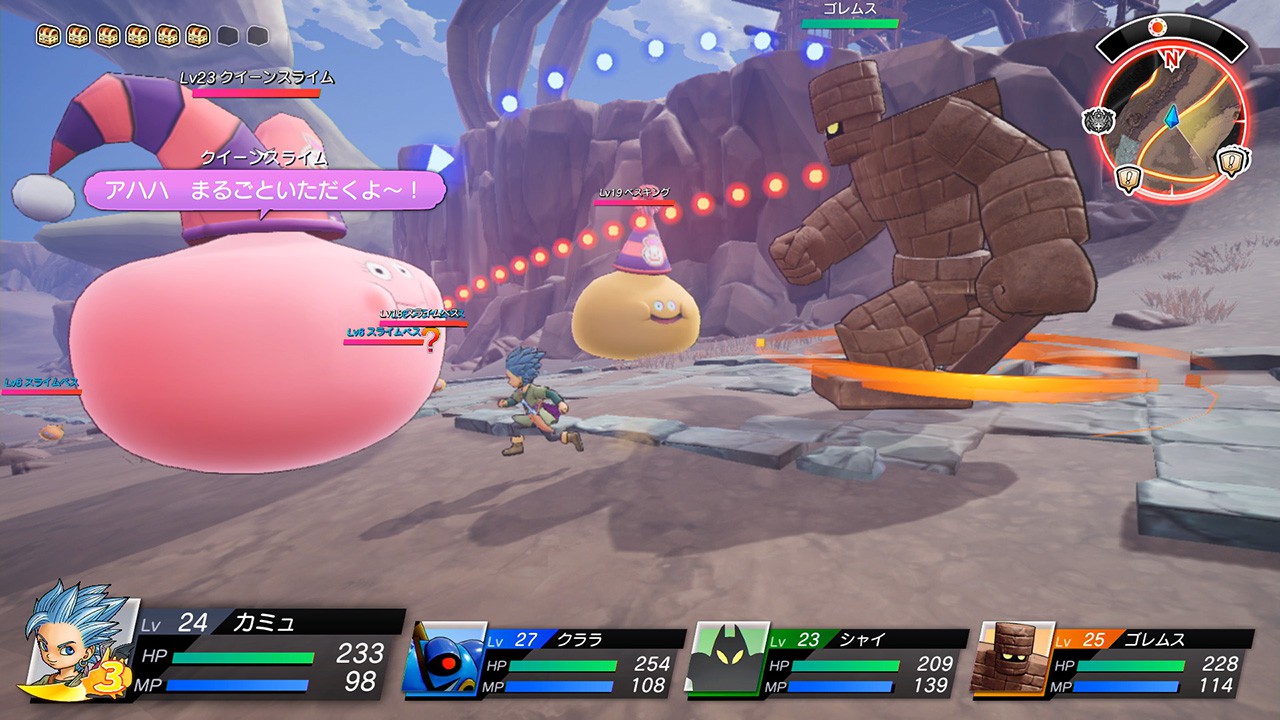Click the first treasure chest counter icon
Viewport: 1280px width, 720px height.
(48, 37)
